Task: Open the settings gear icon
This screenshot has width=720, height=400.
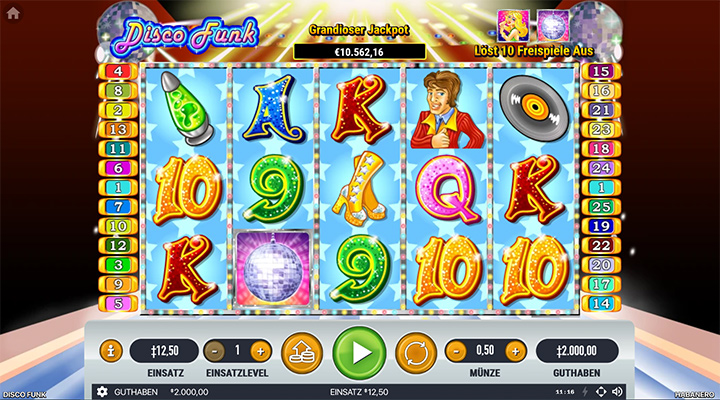Action: (101, 391)
